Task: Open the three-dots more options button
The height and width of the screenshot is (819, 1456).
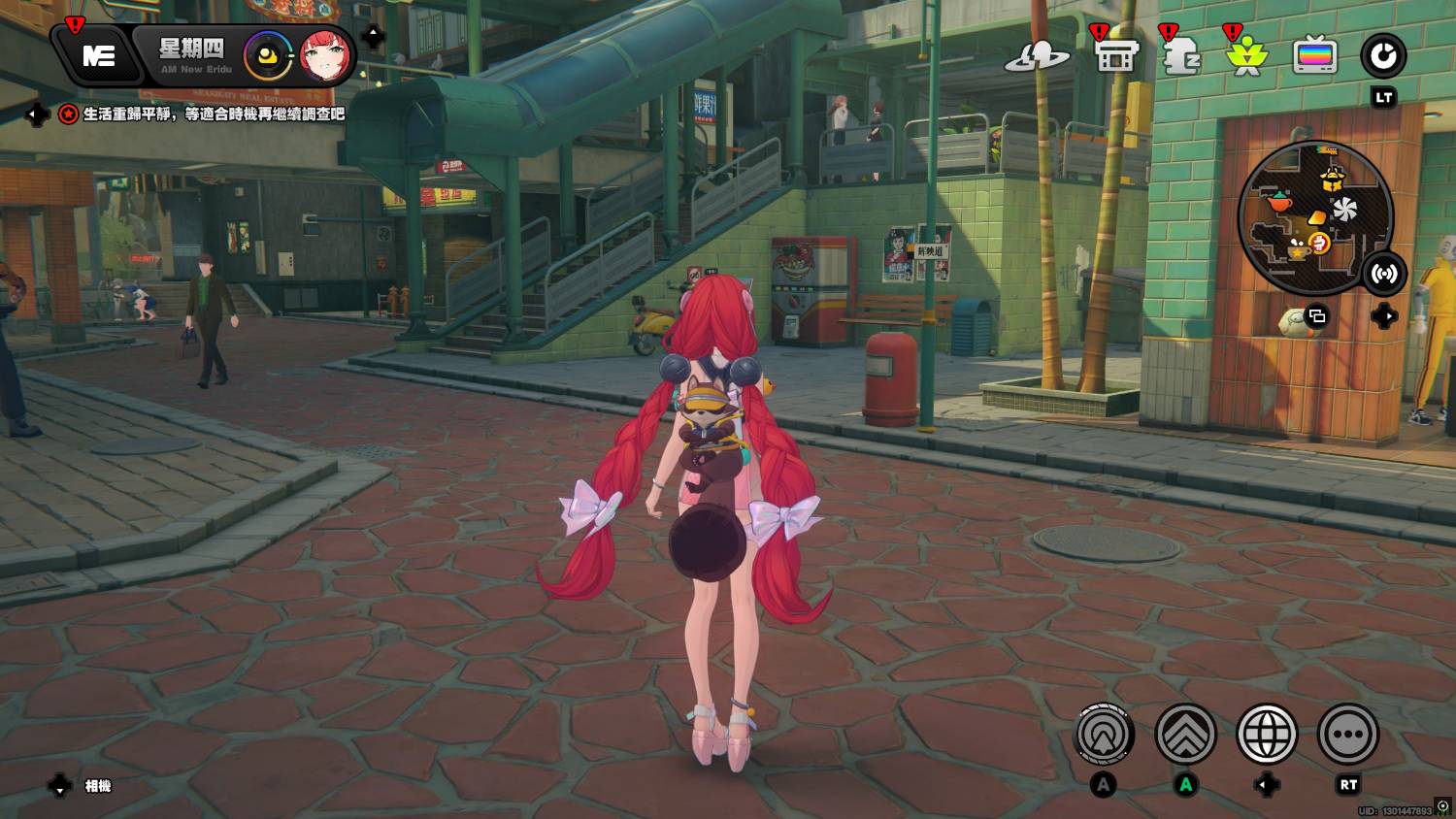Action: (1348, 735)
